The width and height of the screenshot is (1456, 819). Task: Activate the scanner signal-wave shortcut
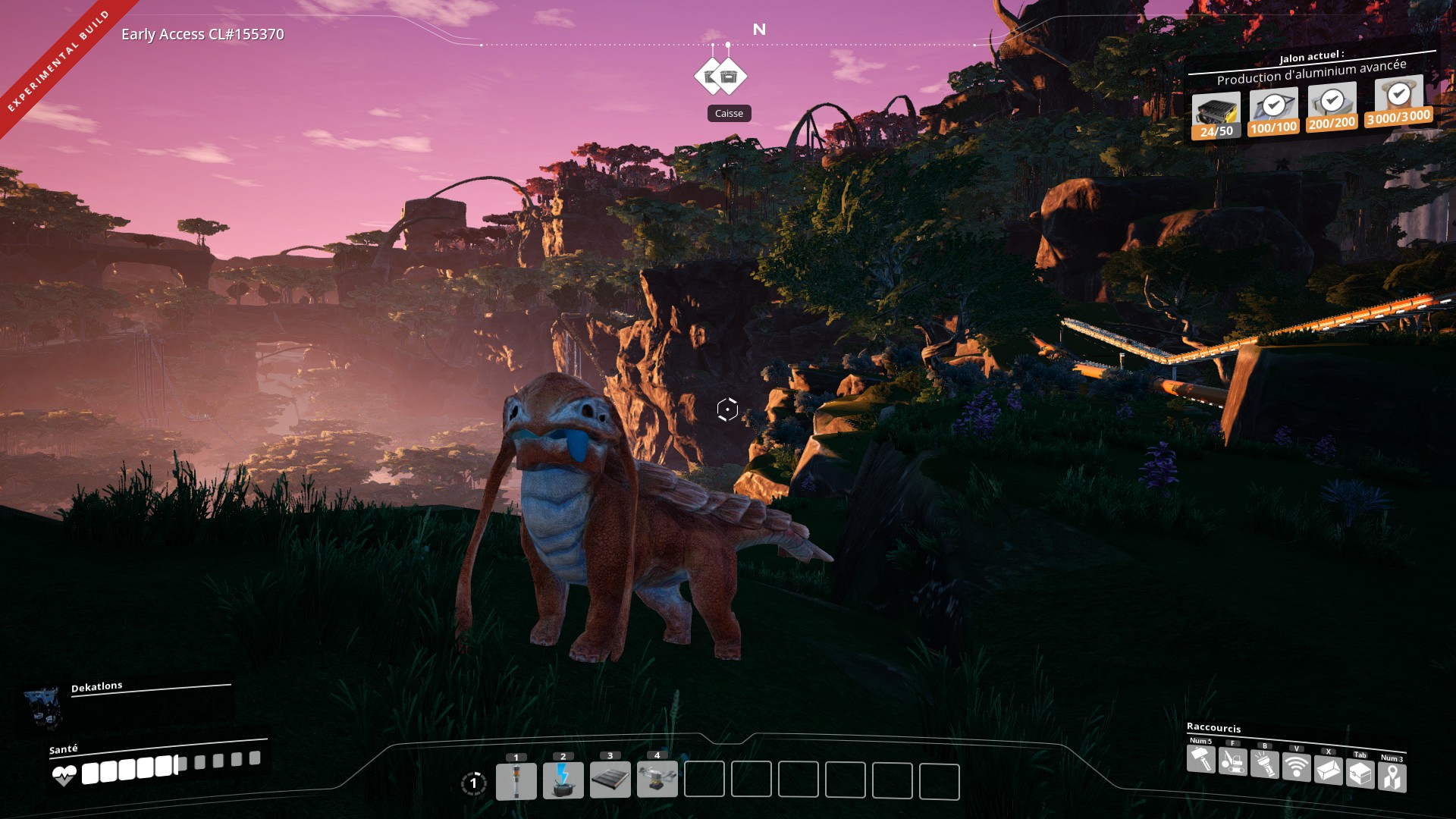point(1297,767)
